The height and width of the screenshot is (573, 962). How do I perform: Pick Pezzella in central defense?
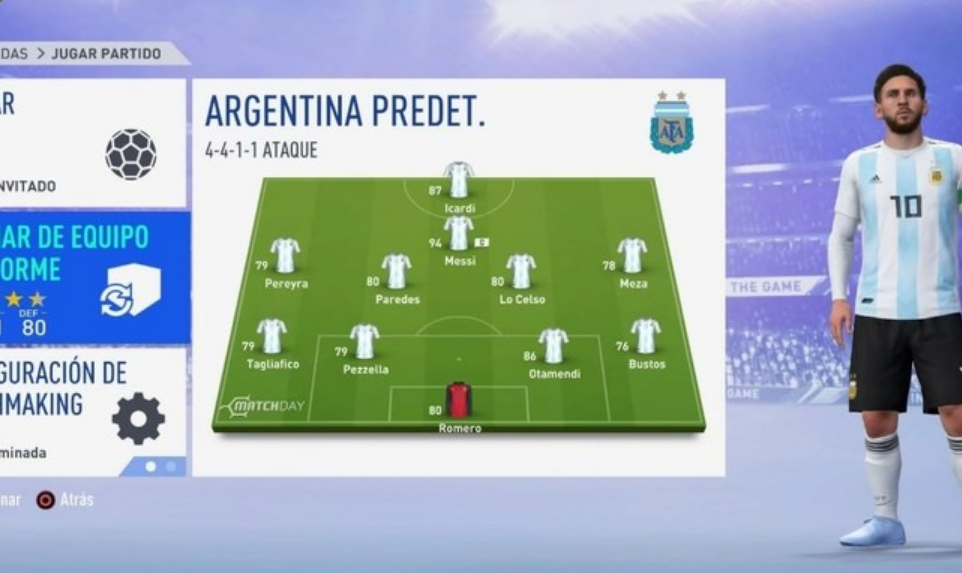point(364,341)
